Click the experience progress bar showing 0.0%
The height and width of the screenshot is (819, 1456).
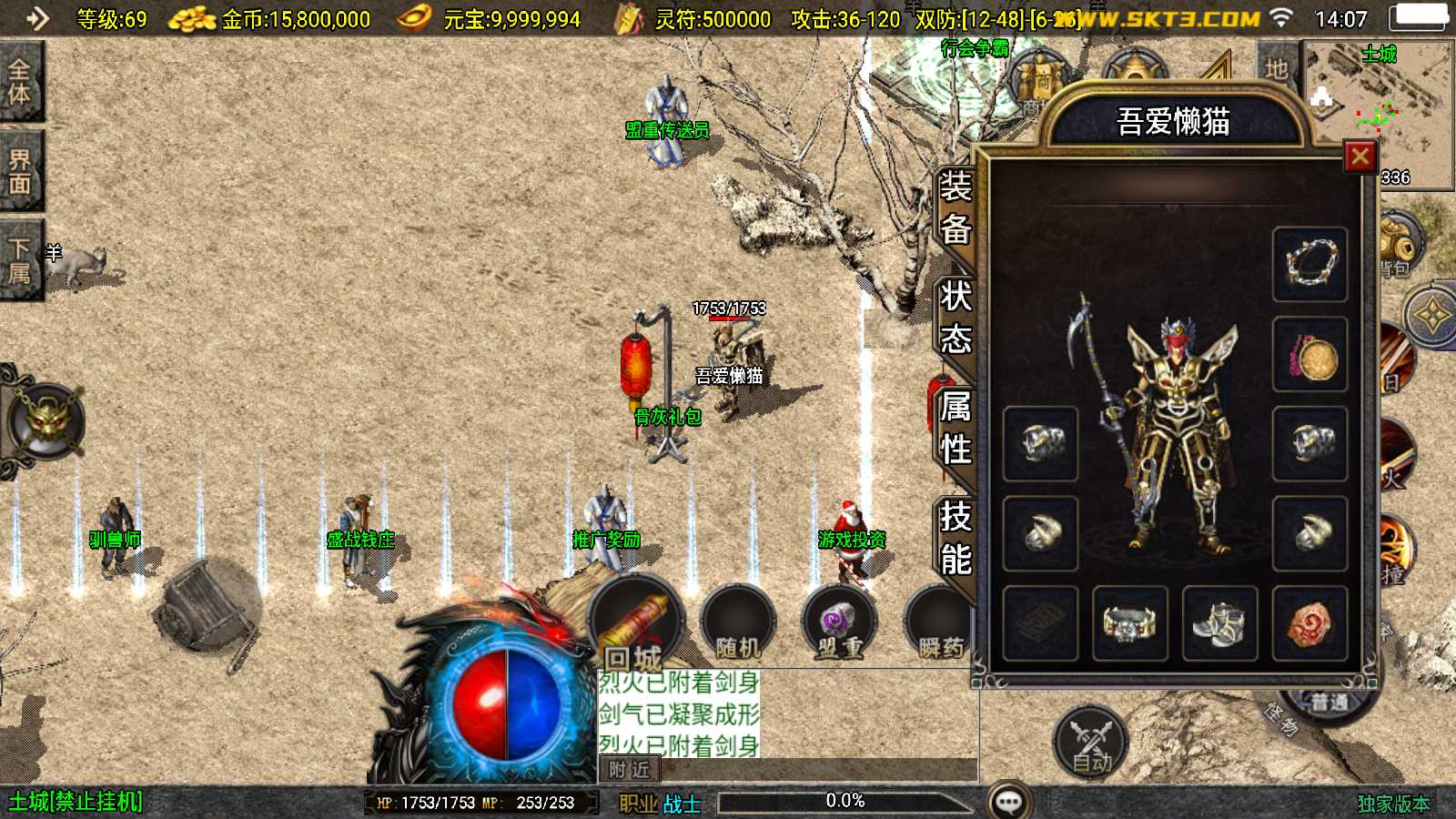tap(846, 802)
